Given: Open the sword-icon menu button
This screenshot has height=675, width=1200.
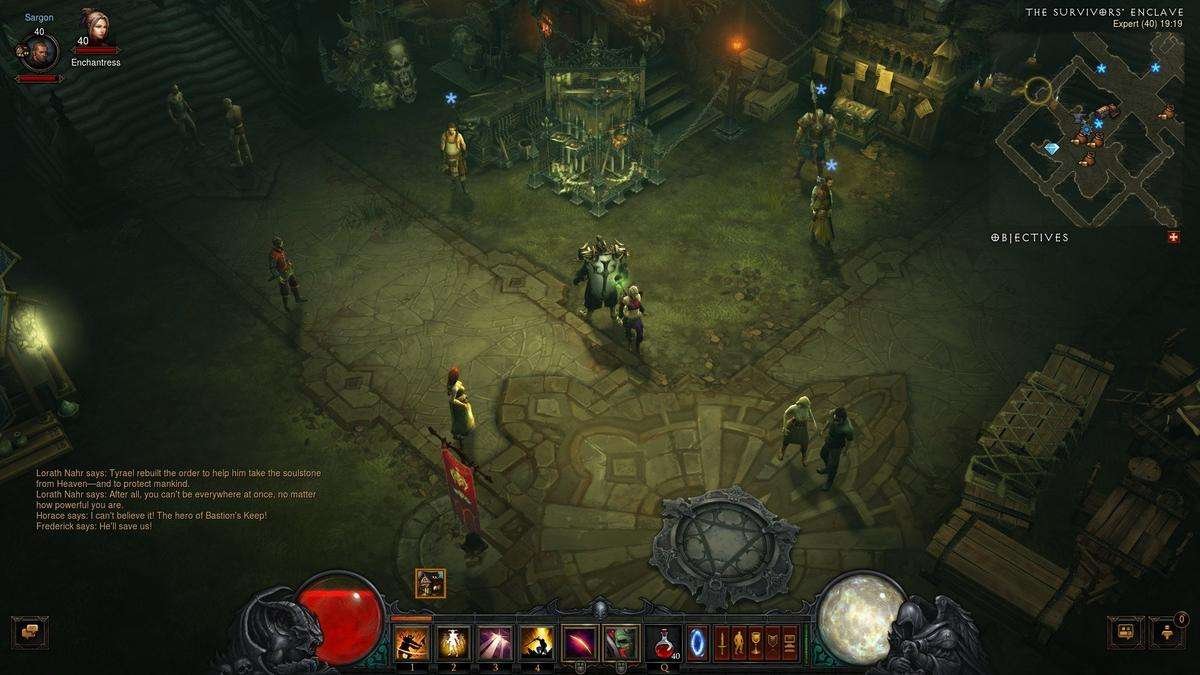Looking at the screenshot, I should click(720, 642).
